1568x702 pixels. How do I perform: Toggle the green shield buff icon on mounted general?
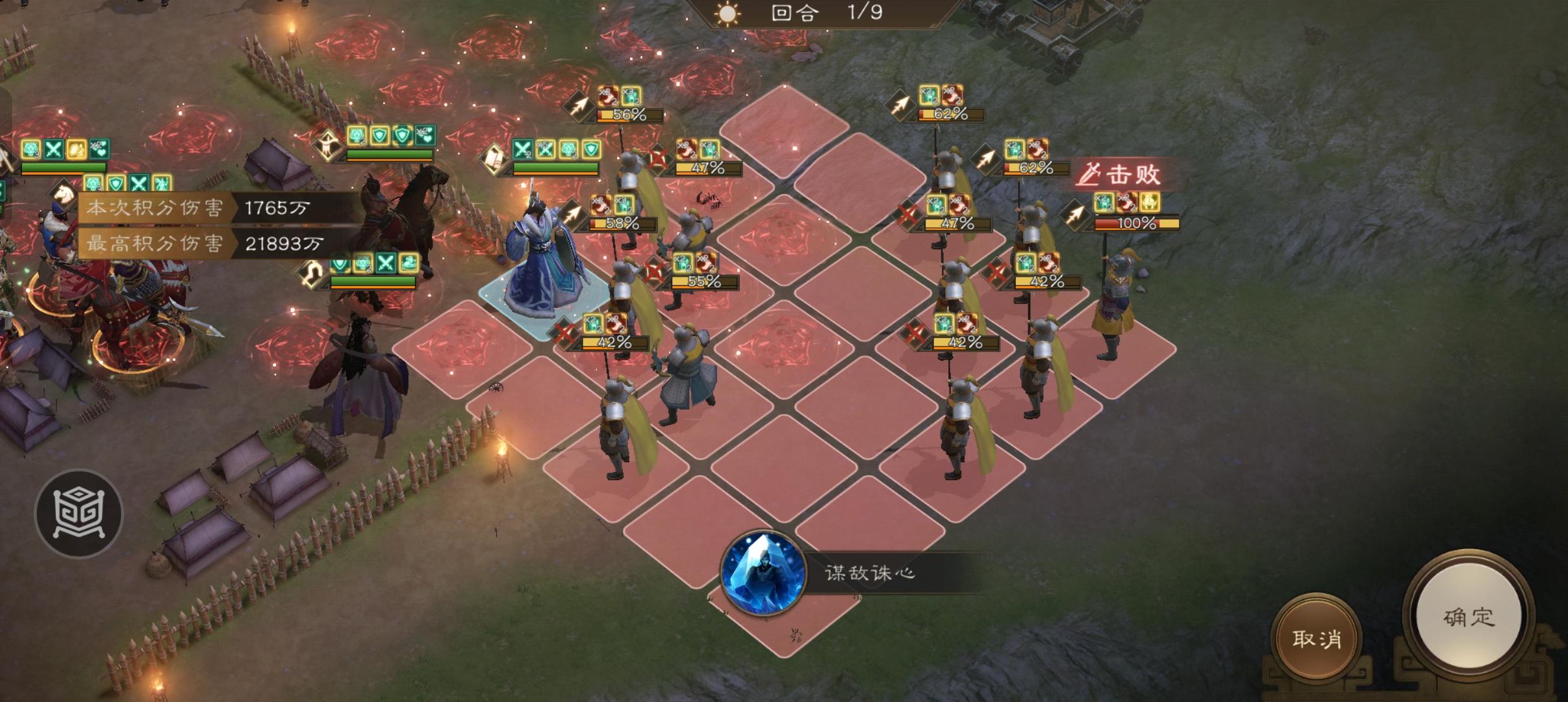380,135
